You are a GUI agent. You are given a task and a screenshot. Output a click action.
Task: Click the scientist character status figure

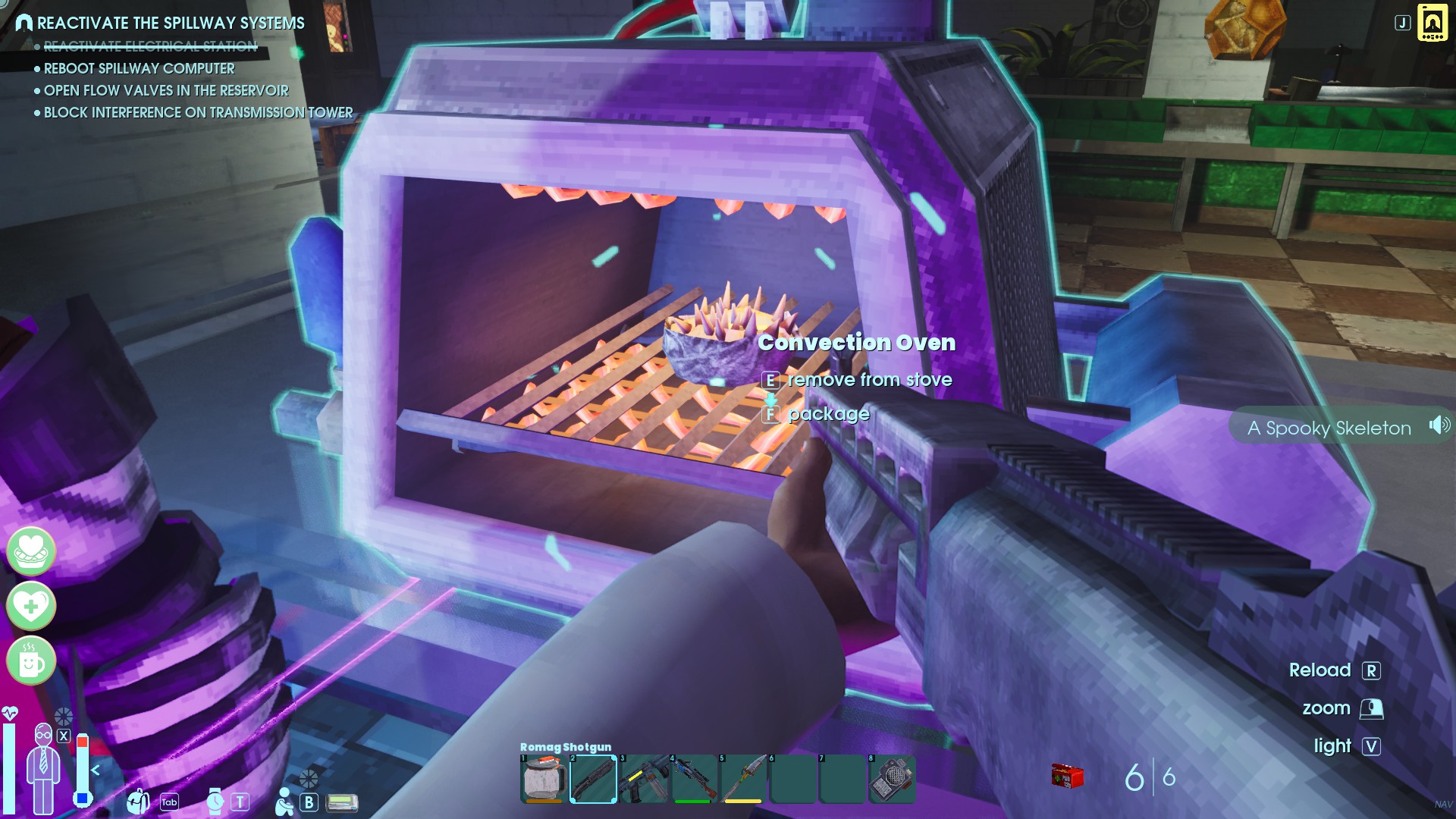tap(43, 767)
